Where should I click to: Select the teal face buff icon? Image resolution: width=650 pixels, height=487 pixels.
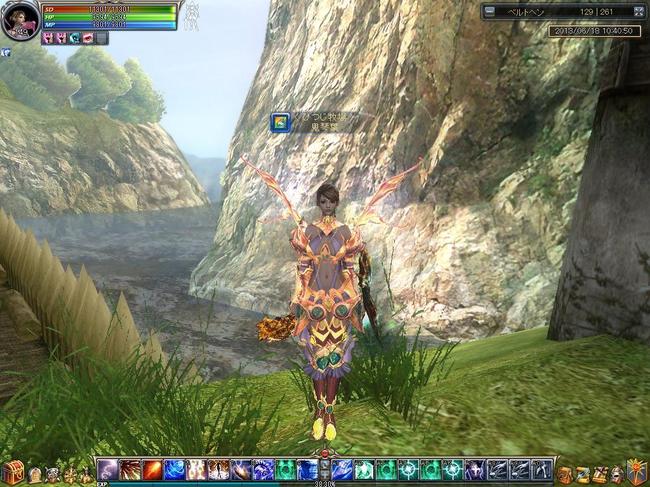tap(75, 38)
